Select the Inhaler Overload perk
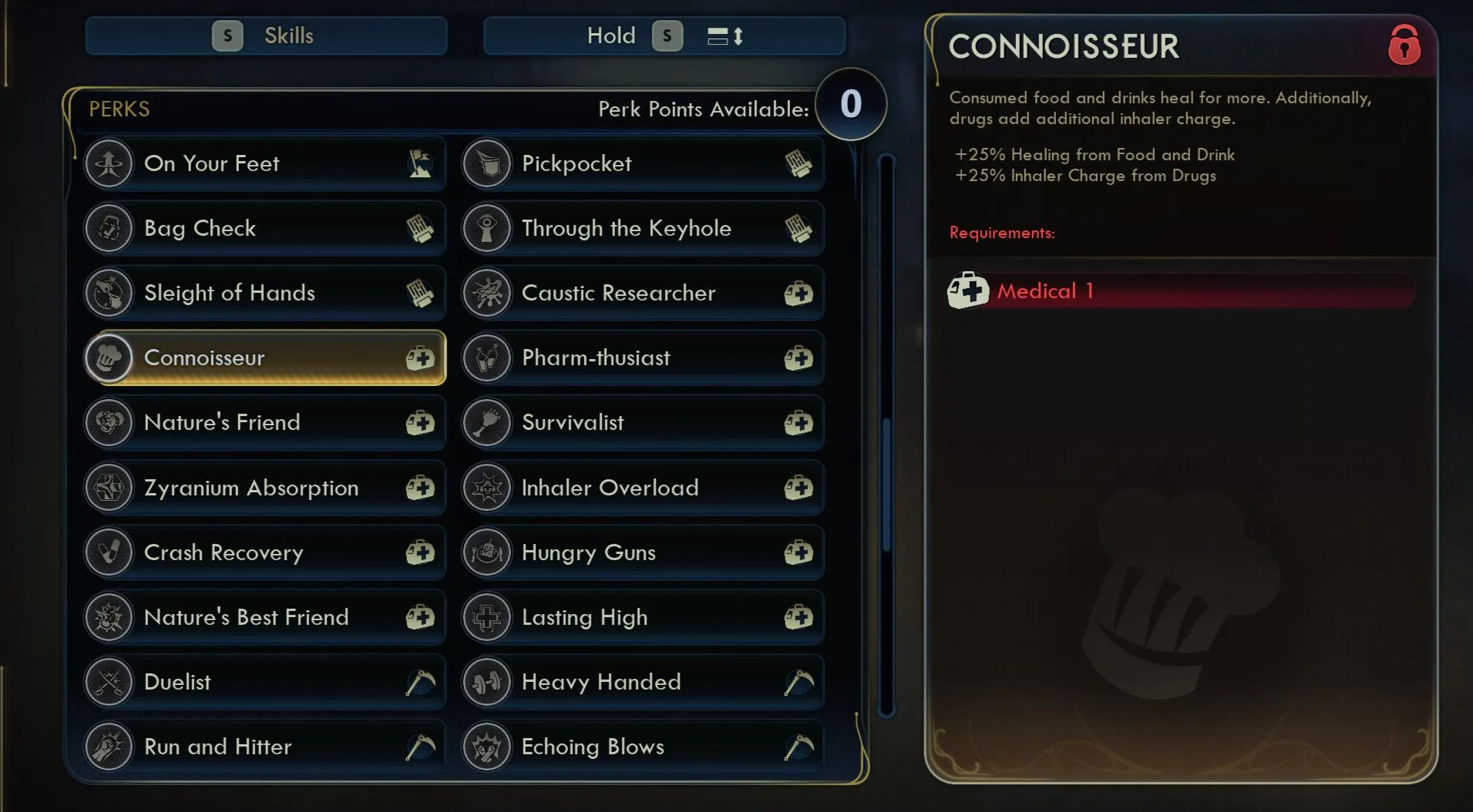This screenshot has width=1473, height=812. tap(642, 488)
